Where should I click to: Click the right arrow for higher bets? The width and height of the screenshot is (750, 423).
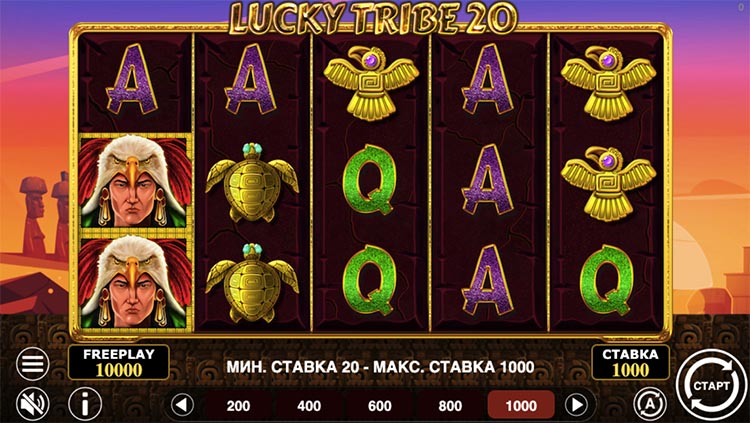(x=576, y=405)
